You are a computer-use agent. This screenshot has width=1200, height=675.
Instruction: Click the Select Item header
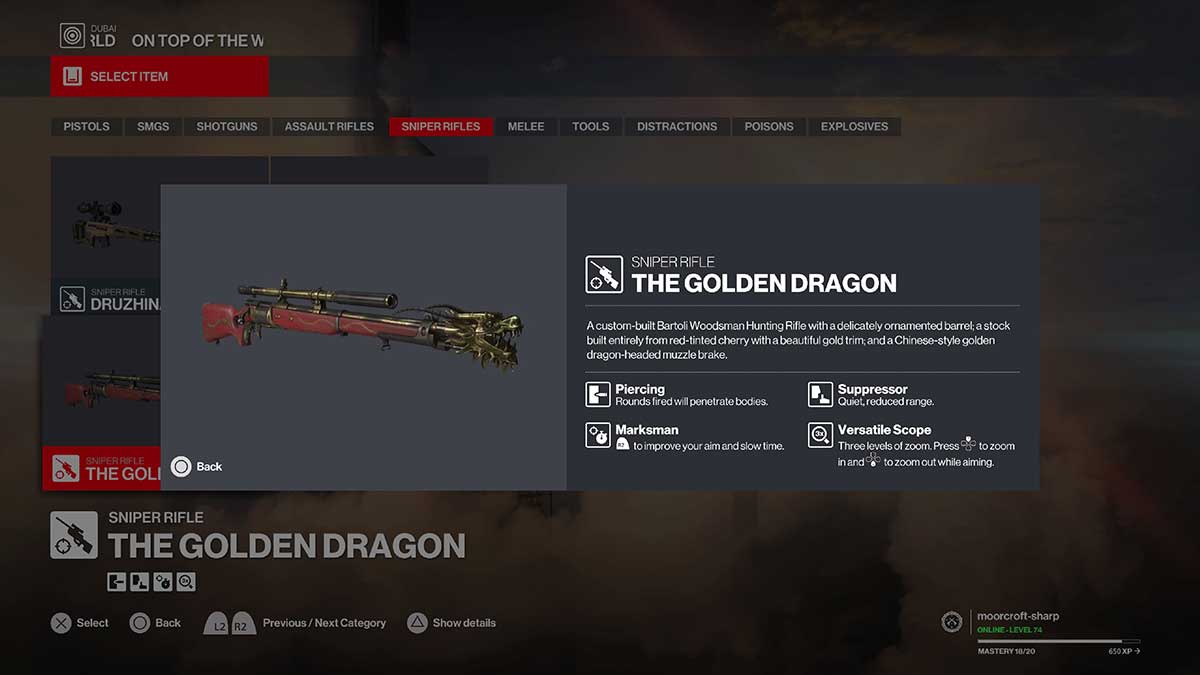tap(160, 77)
